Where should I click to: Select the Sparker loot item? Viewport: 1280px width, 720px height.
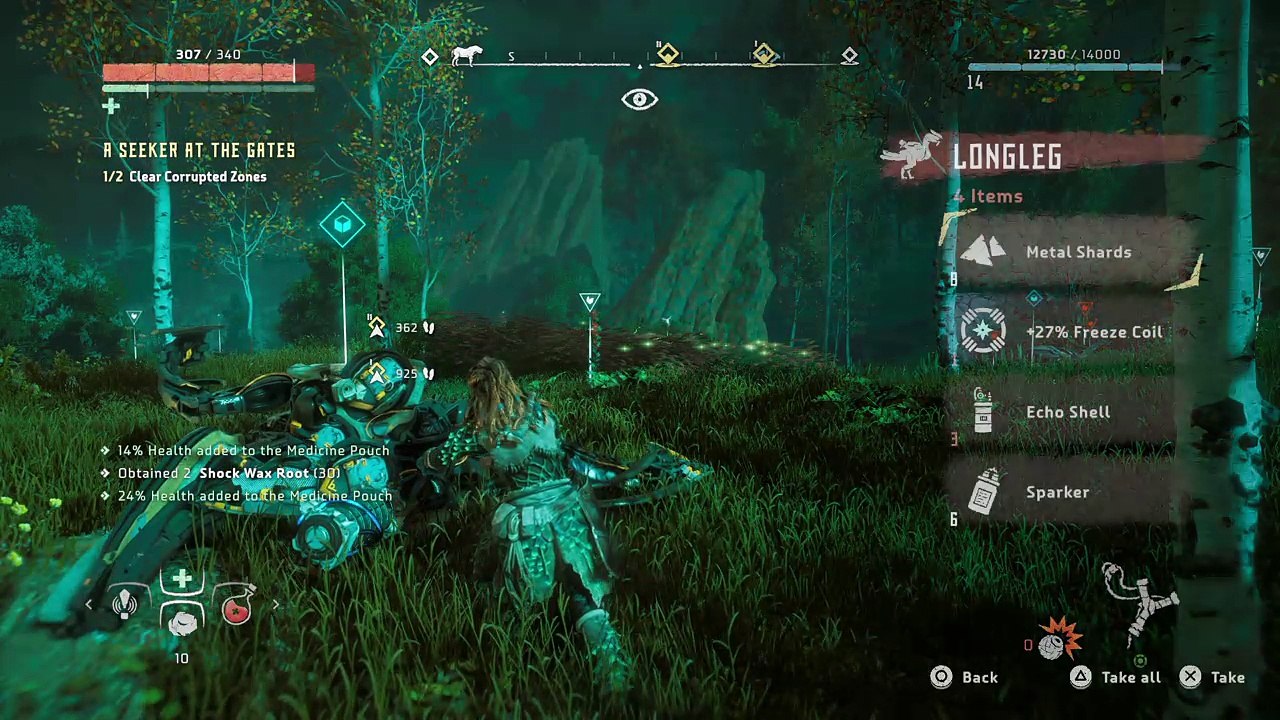pos(1057,492)
